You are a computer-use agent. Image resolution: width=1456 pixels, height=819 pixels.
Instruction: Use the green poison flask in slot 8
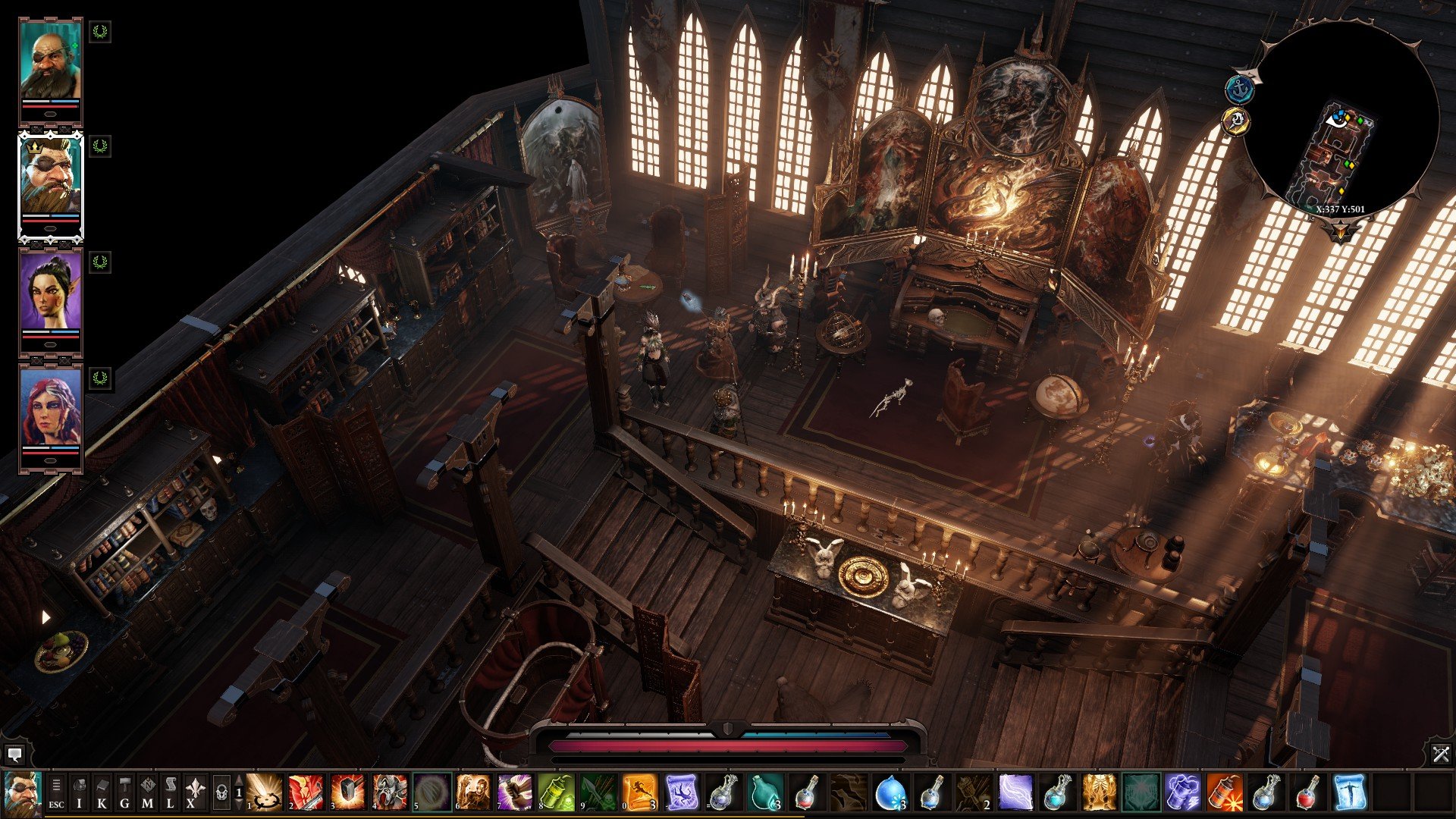point(556,793)
